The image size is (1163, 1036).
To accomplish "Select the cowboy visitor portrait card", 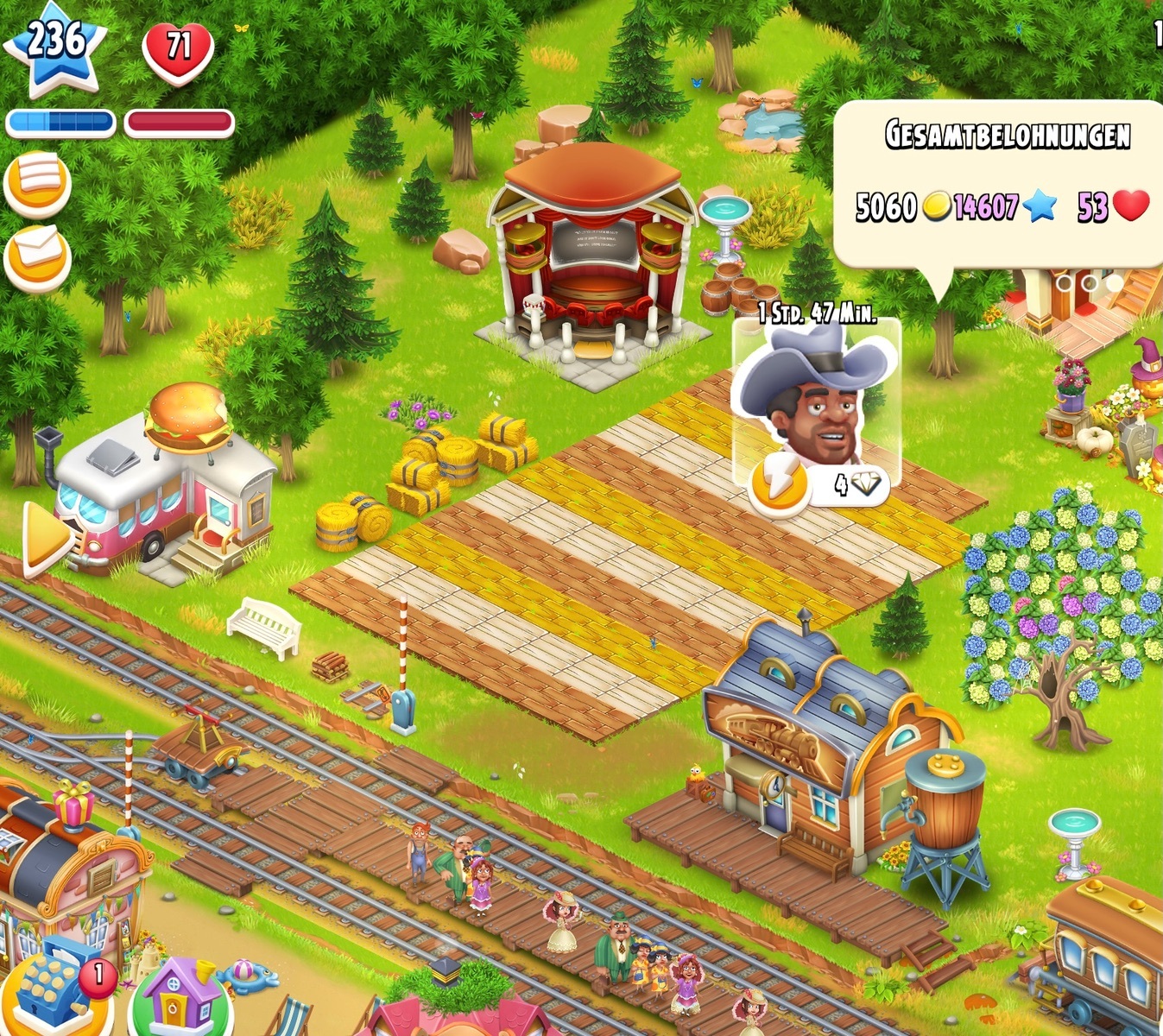I will click(x=816, y=394).
